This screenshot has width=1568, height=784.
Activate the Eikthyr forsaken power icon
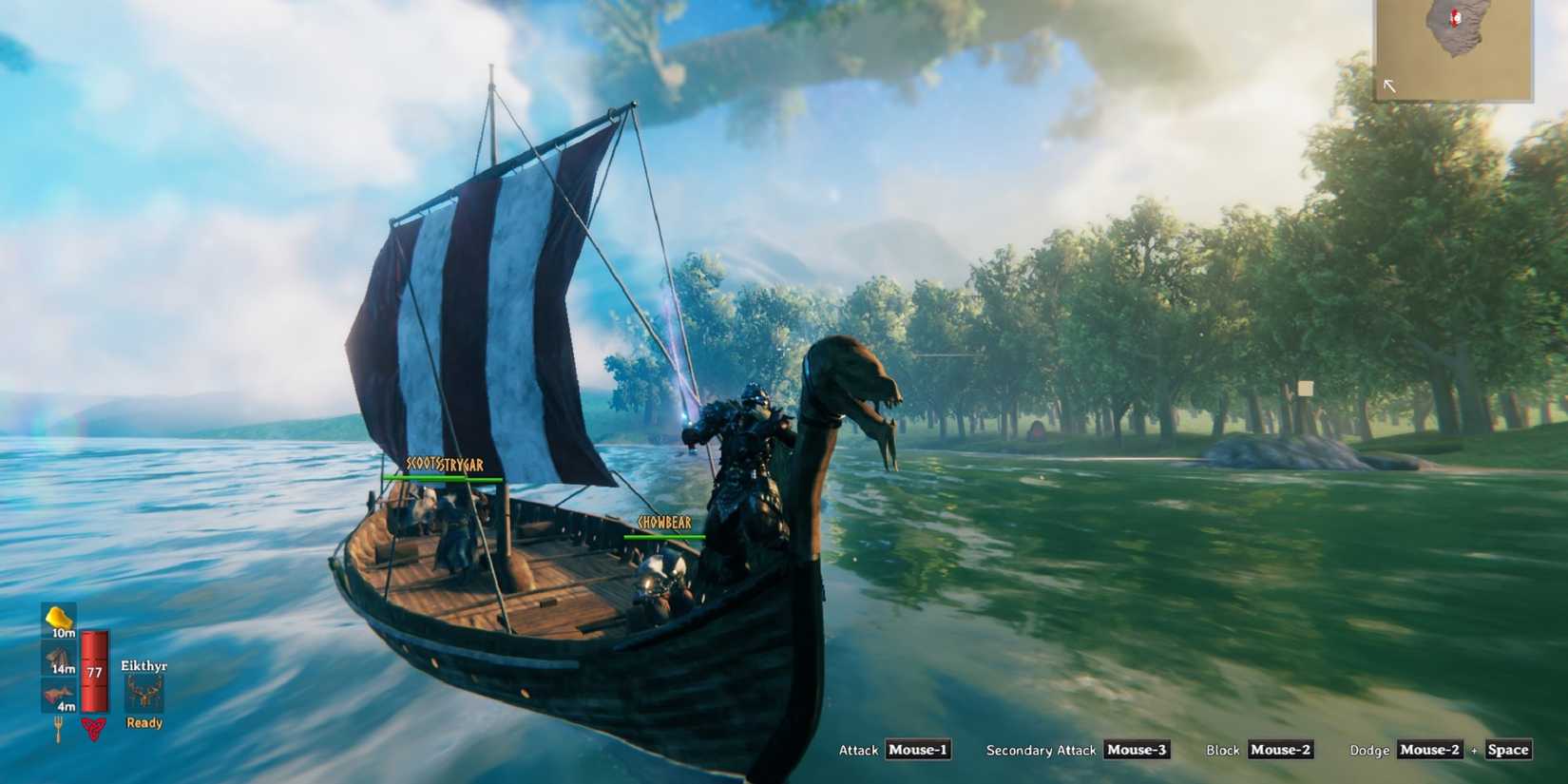pos(143,695)
